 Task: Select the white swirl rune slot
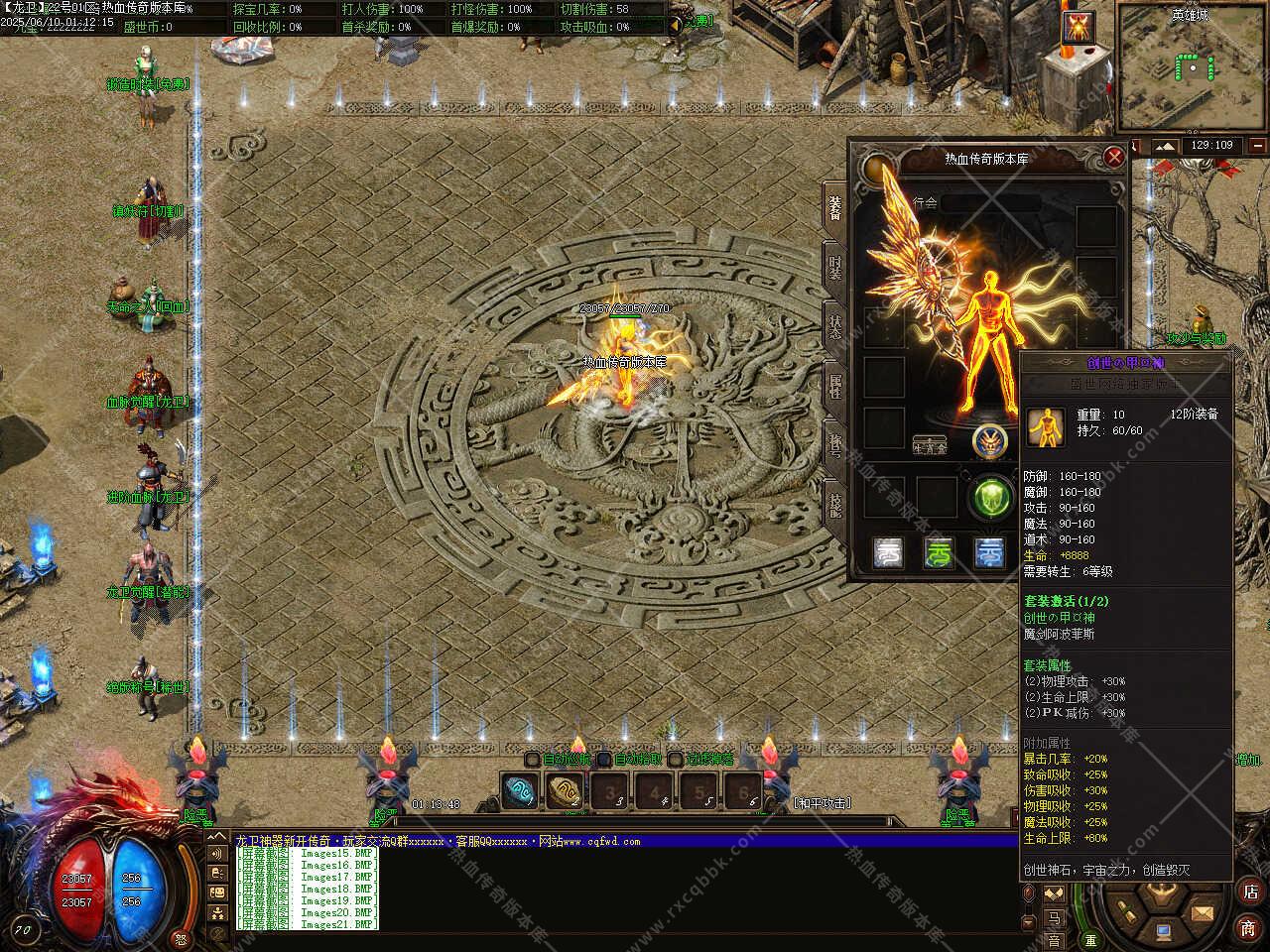click(x=889, y=552)
